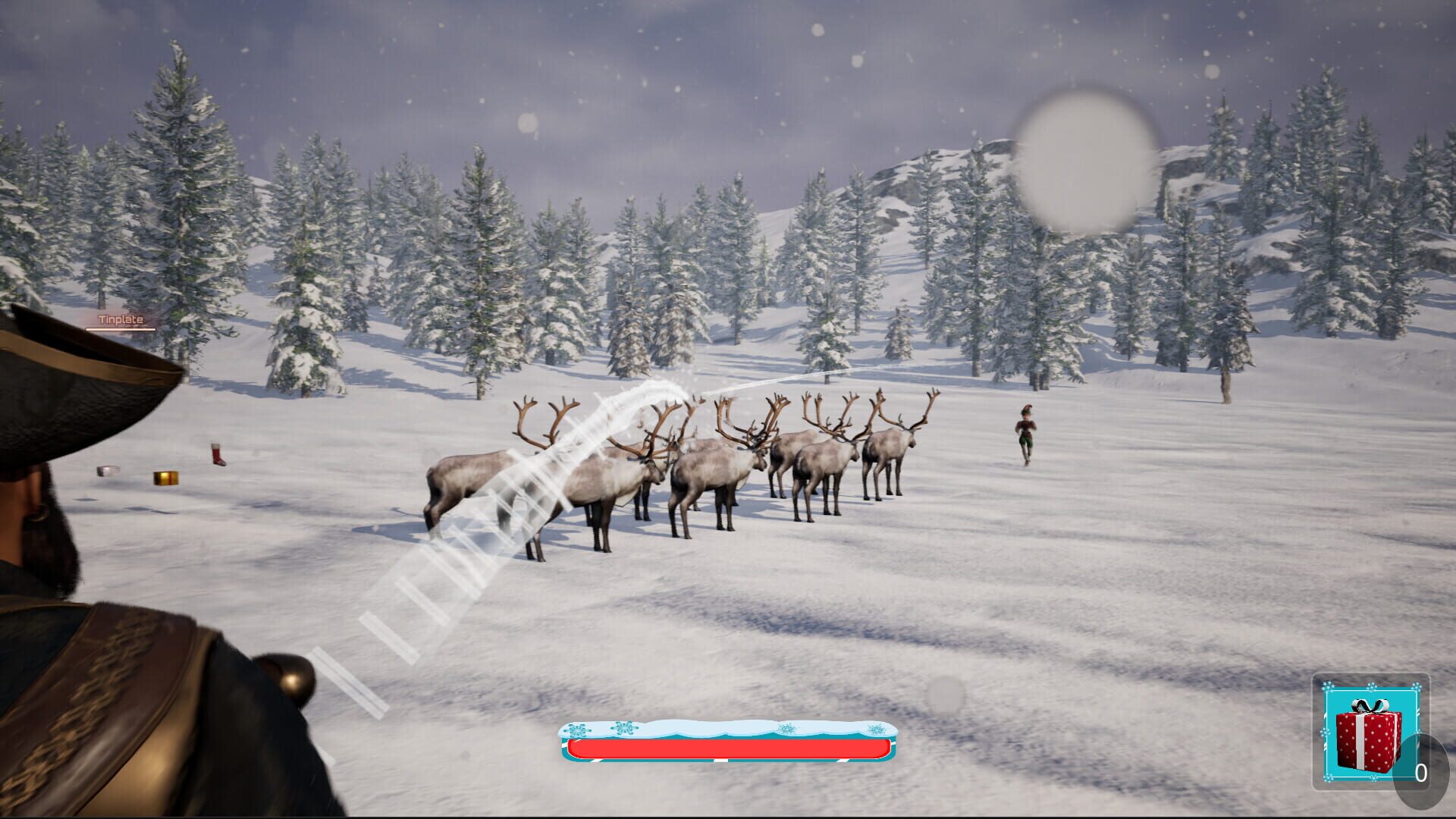
Task: Click the red gift box inventory icon
Action: (1367, 739)
